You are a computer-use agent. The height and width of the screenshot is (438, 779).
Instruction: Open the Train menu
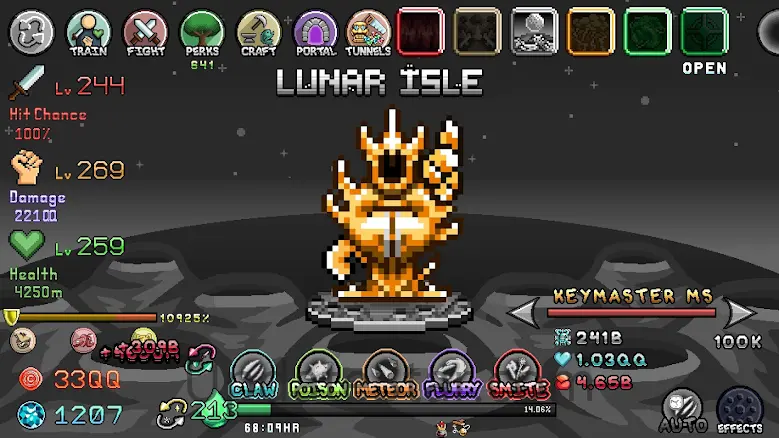(88, 33)
